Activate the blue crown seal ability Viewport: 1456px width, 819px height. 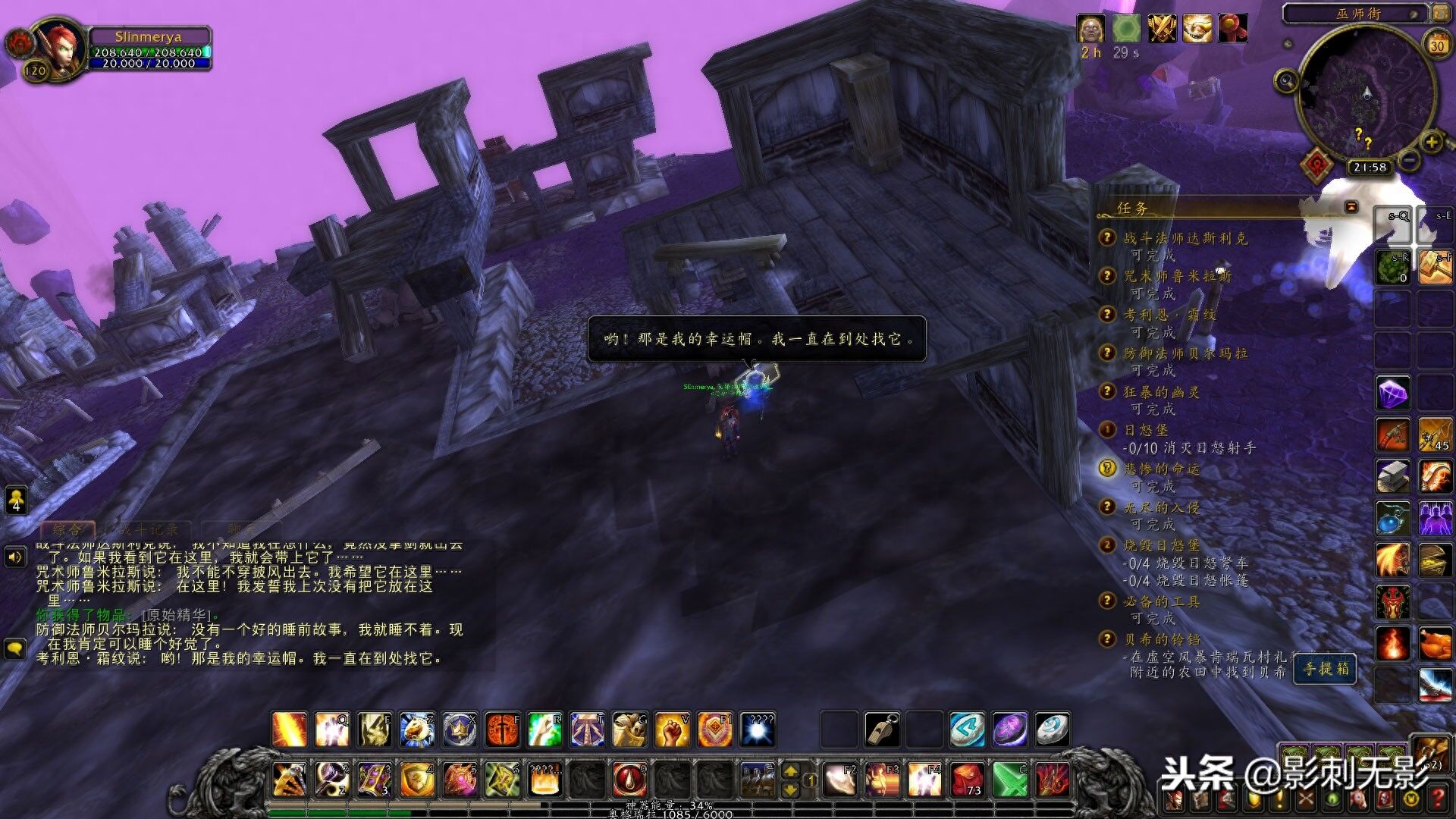tap(460, 730)
